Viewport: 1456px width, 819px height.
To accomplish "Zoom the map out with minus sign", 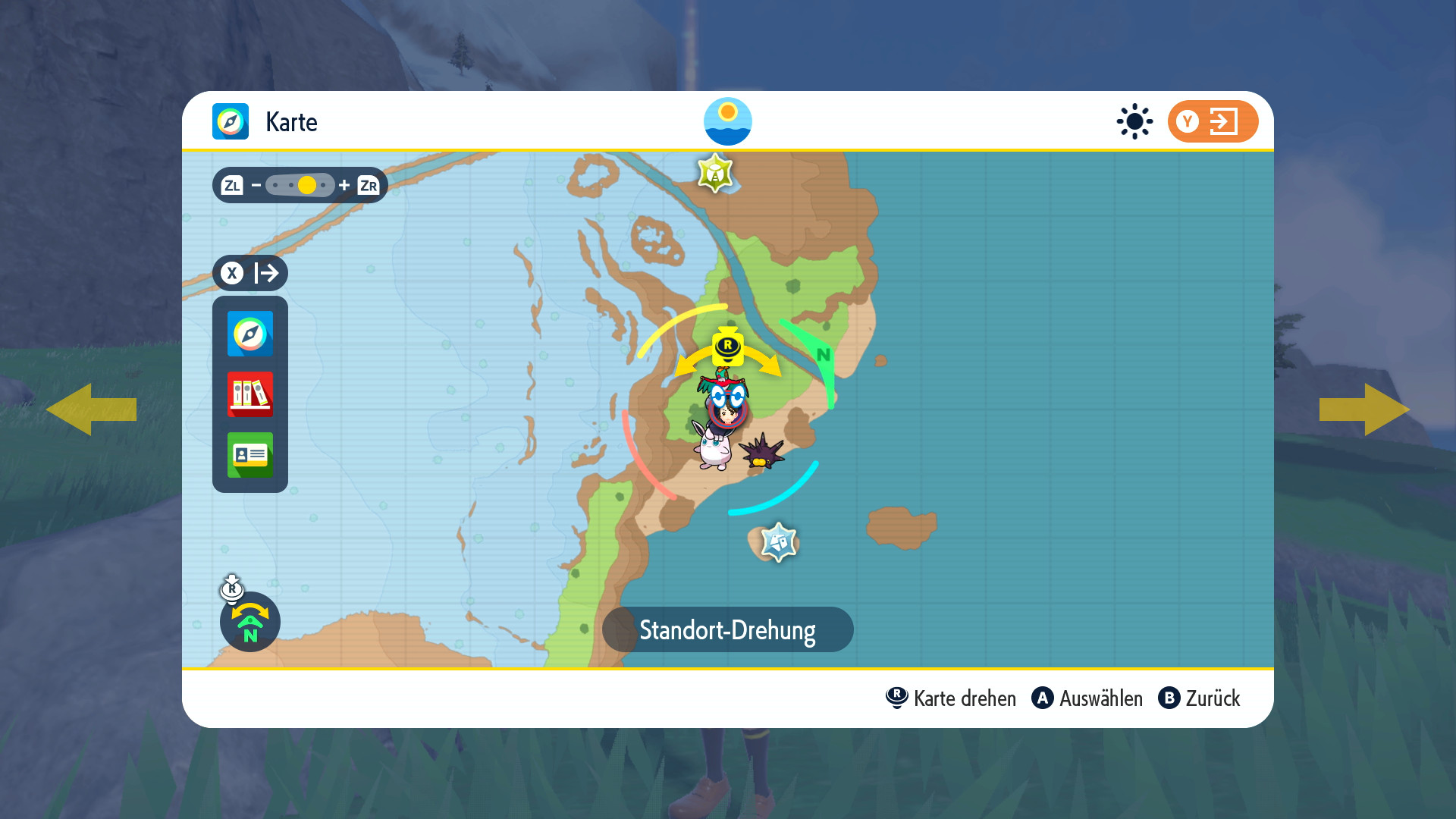I will tap(256, 185).
